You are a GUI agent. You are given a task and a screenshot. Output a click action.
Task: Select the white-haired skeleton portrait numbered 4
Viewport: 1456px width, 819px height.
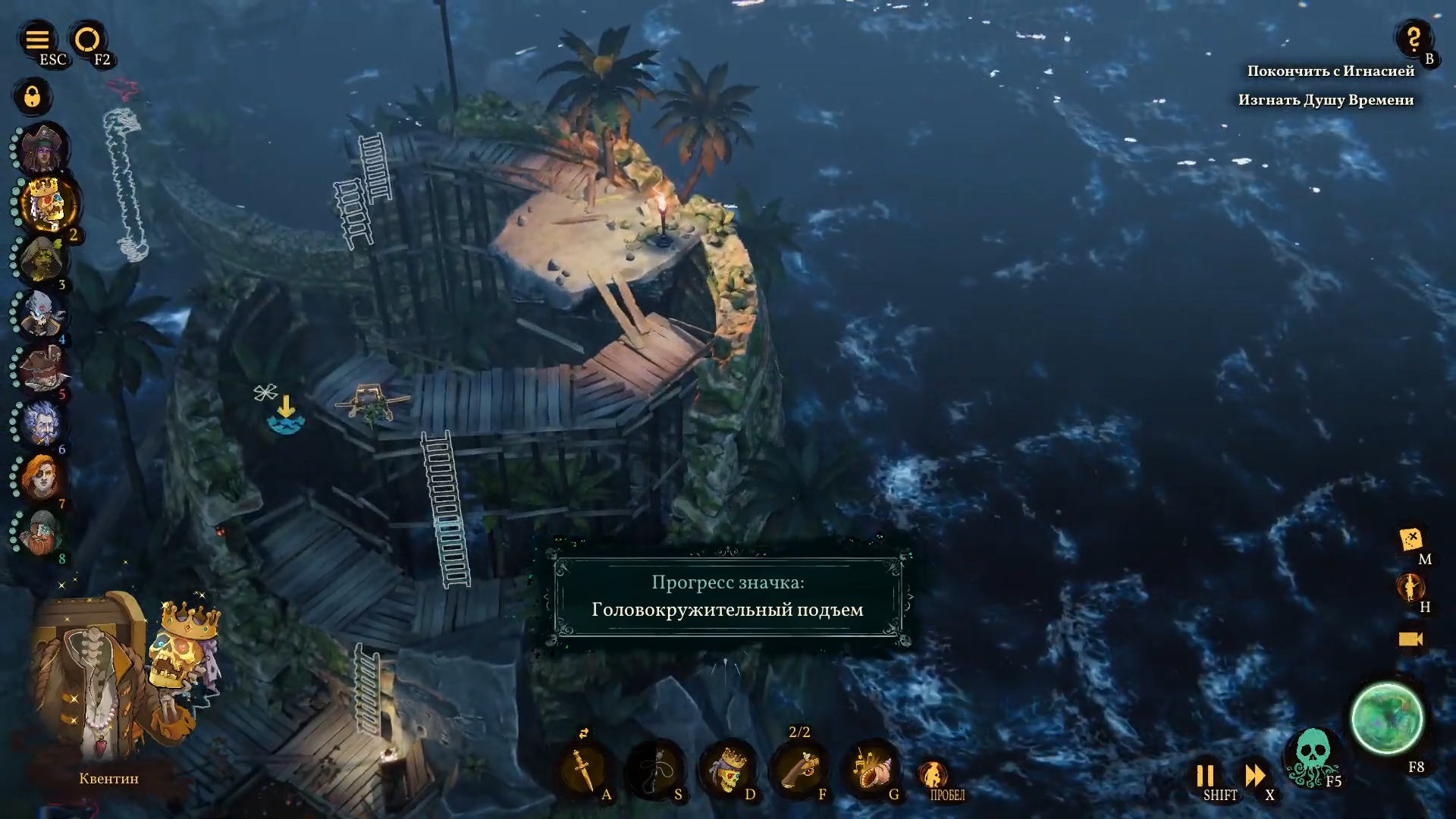pyautogui.click(x=42, y=313)
